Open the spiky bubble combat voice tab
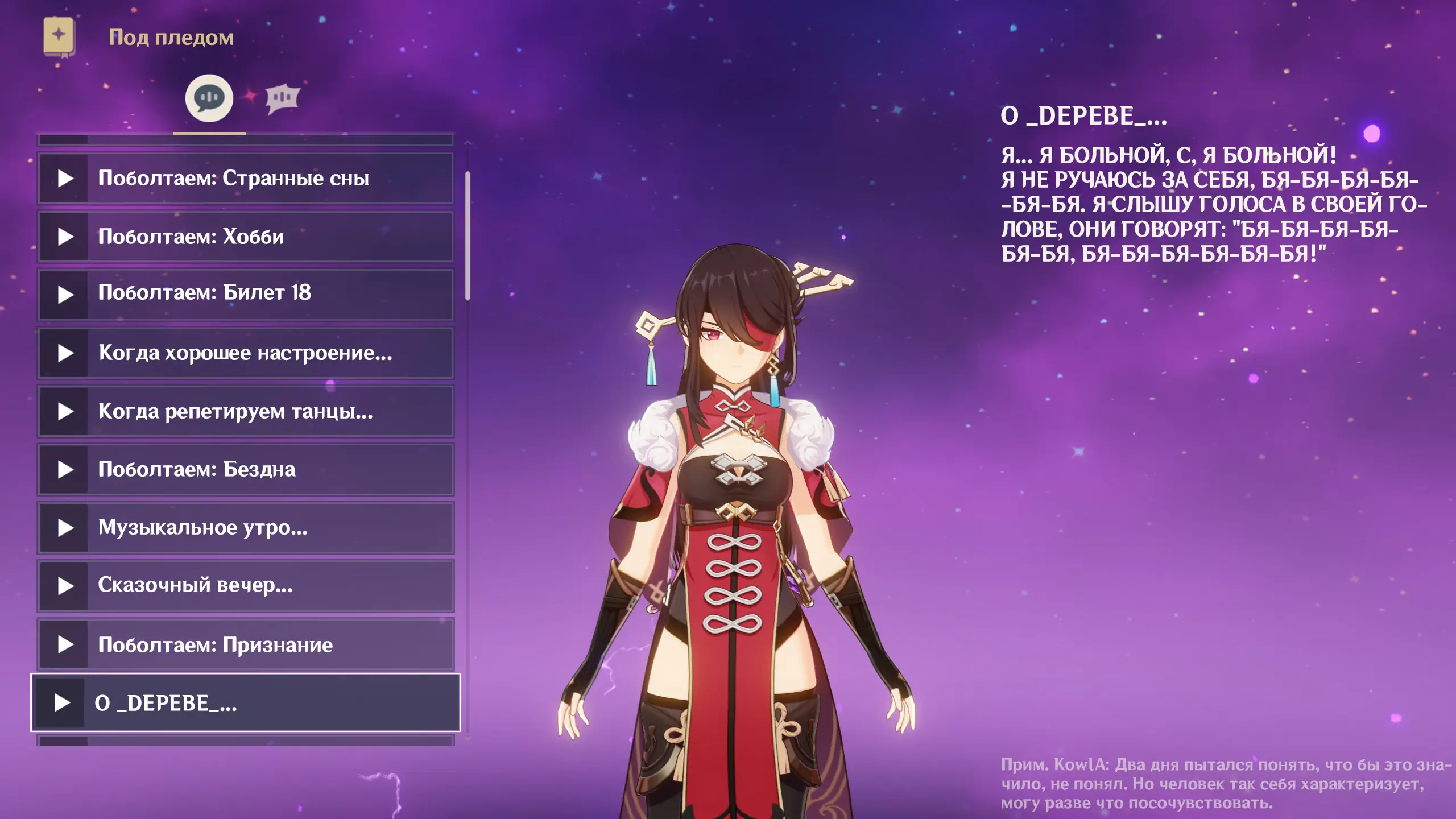The width and height of the screenshot is (1456, 819). coord(282,98)
